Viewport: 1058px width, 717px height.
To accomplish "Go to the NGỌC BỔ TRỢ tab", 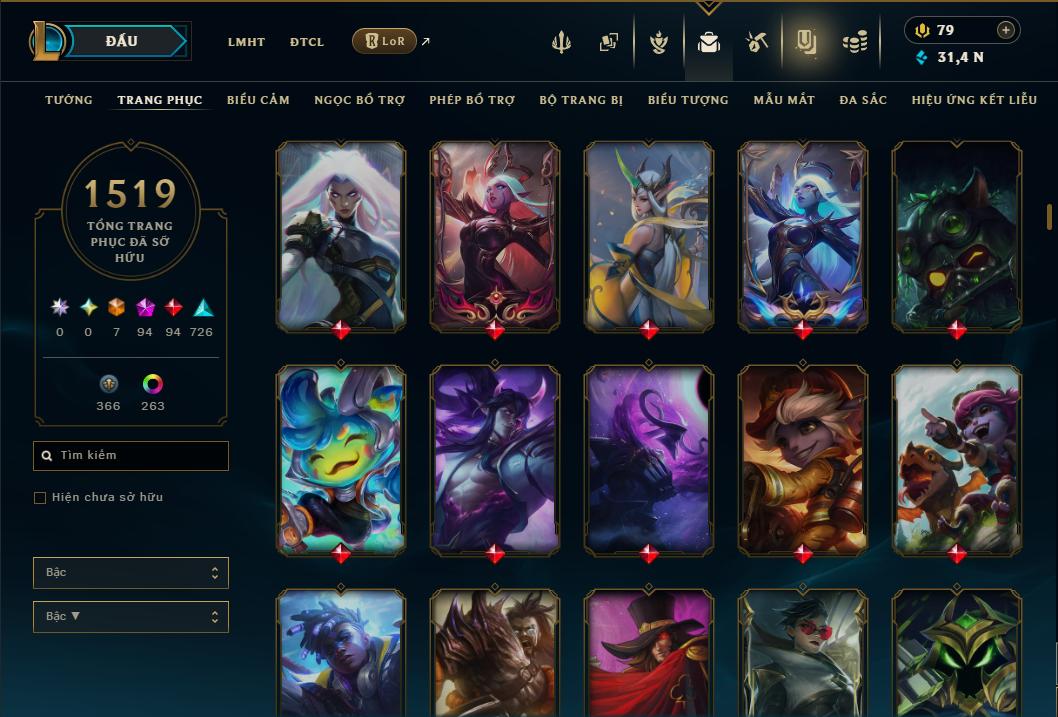I will (x=359, y=100).
